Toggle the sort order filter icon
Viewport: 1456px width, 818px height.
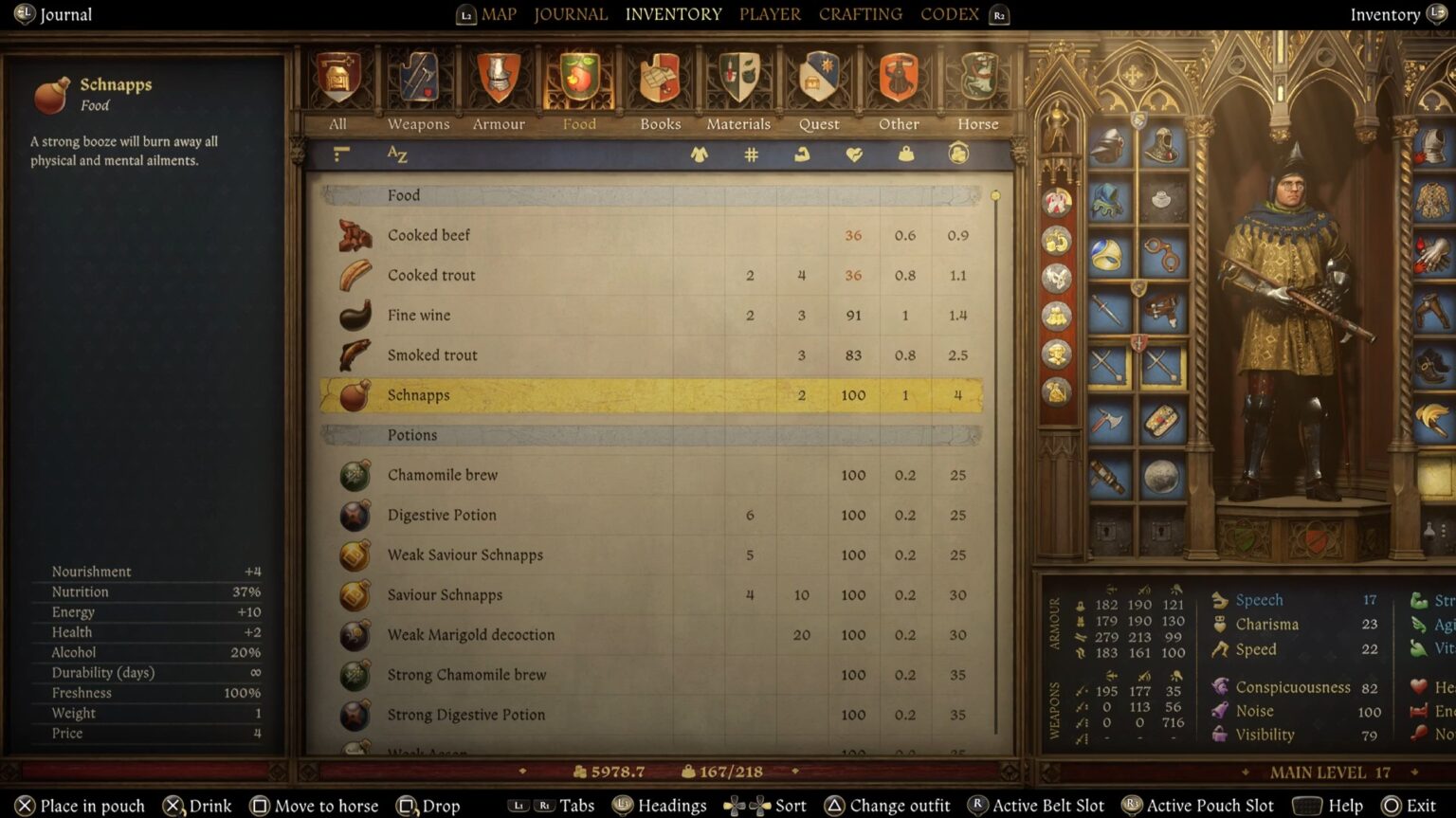(x=340, y=153)
